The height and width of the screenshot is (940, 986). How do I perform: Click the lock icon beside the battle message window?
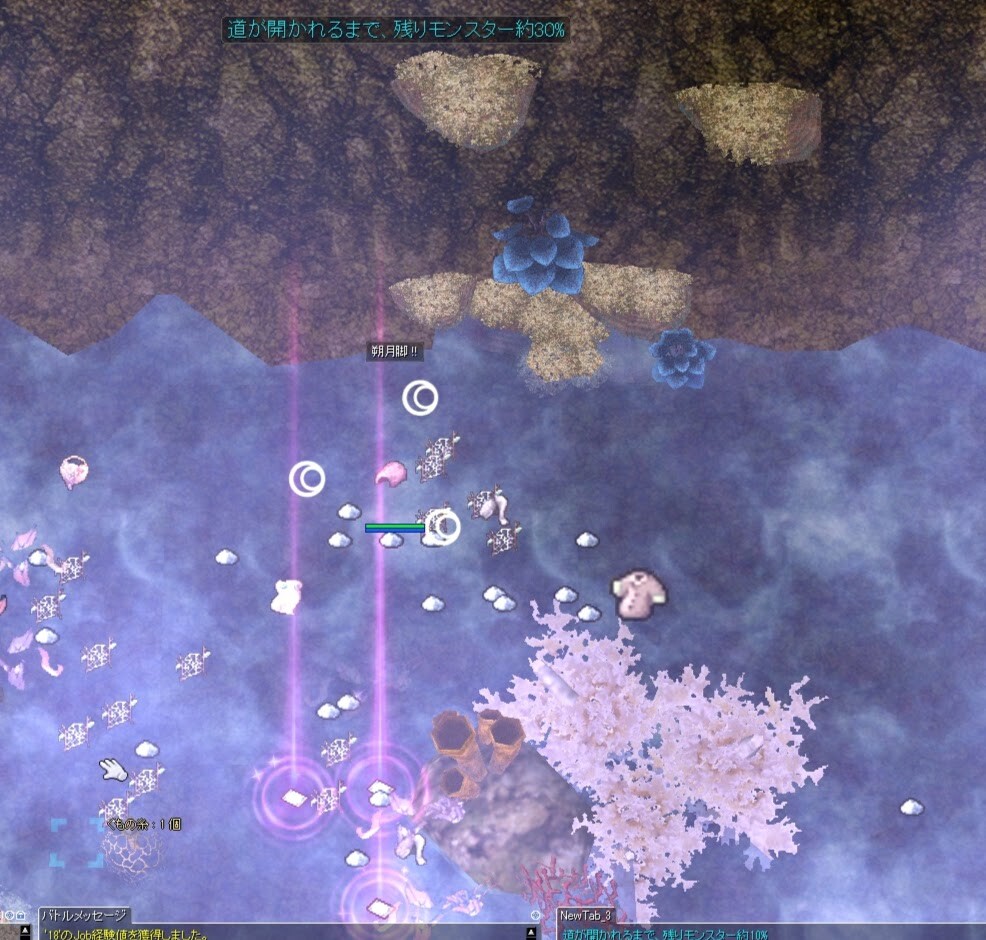[x=20, y=915]
